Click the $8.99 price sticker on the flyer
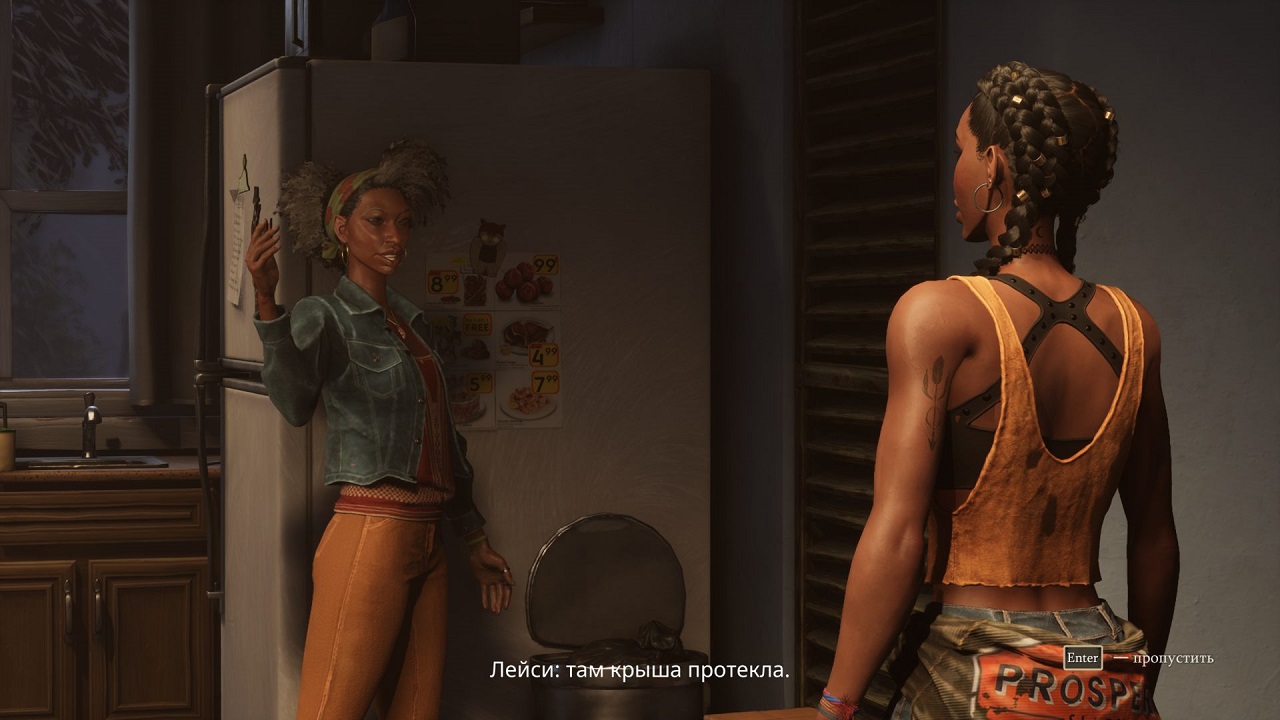Screen dimensions: 1280x720 tap(444, 281)
